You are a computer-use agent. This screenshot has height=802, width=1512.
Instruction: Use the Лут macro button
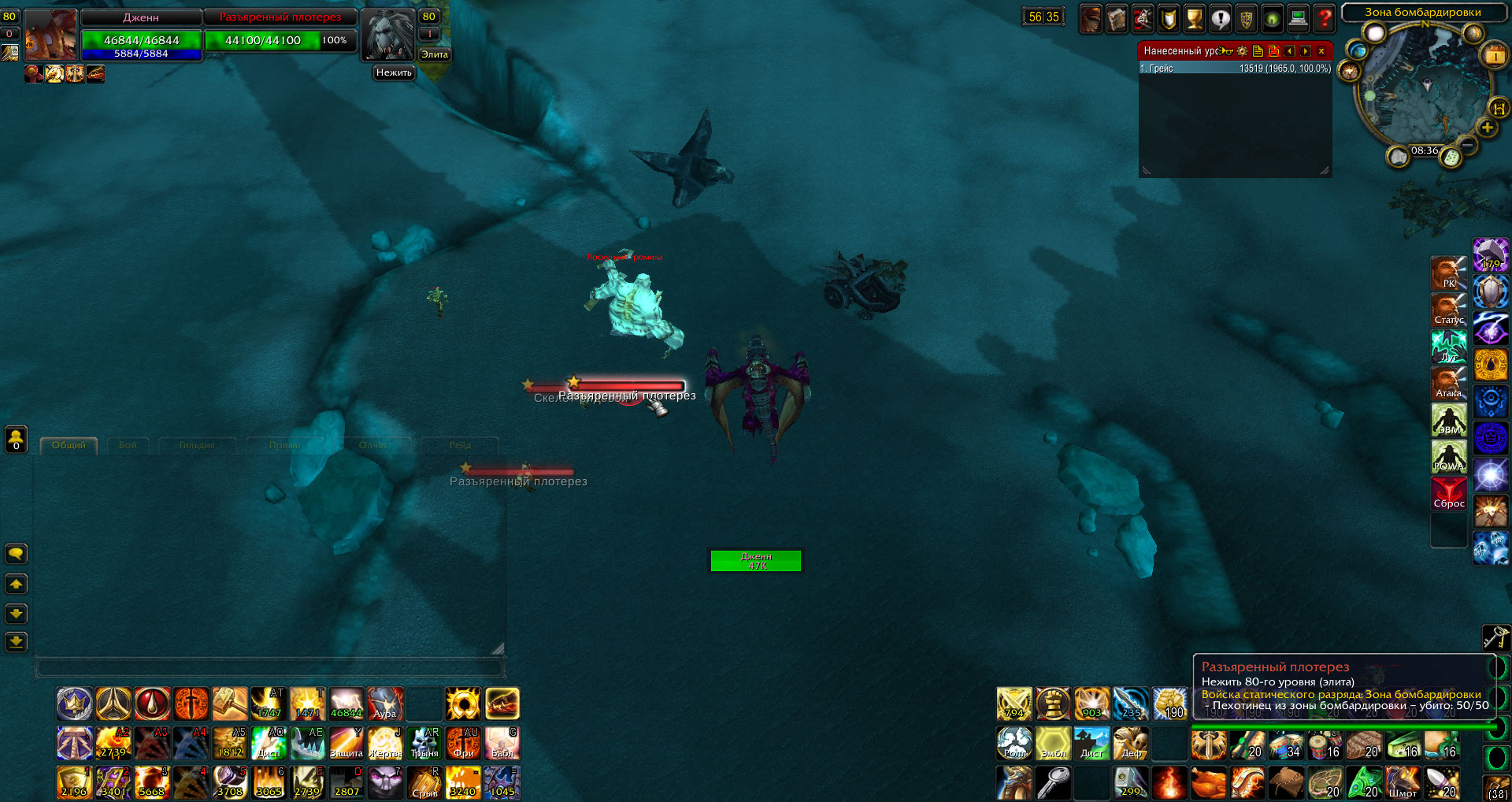(x=1449, y=347)
